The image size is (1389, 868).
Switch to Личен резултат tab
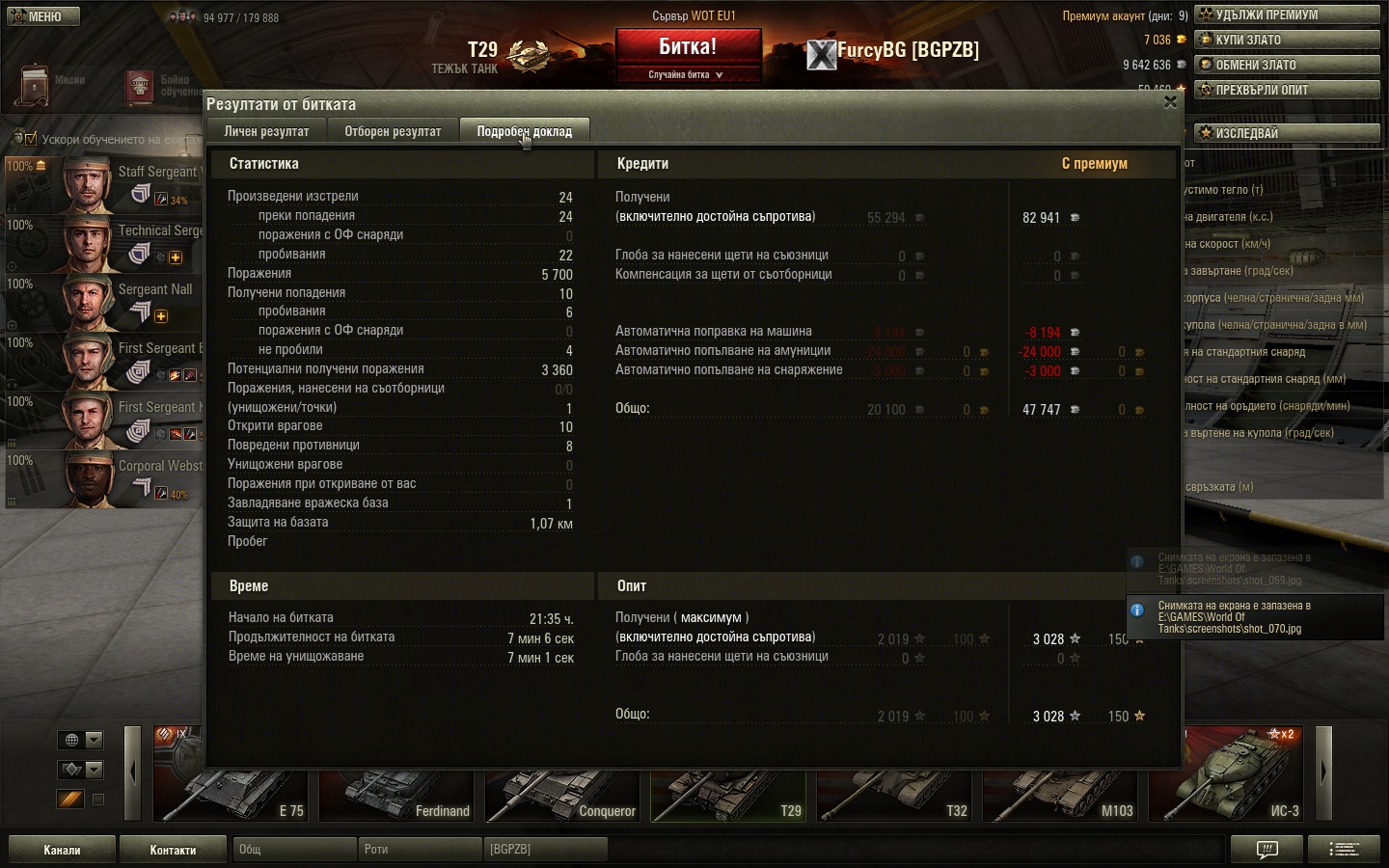(266, 131)
